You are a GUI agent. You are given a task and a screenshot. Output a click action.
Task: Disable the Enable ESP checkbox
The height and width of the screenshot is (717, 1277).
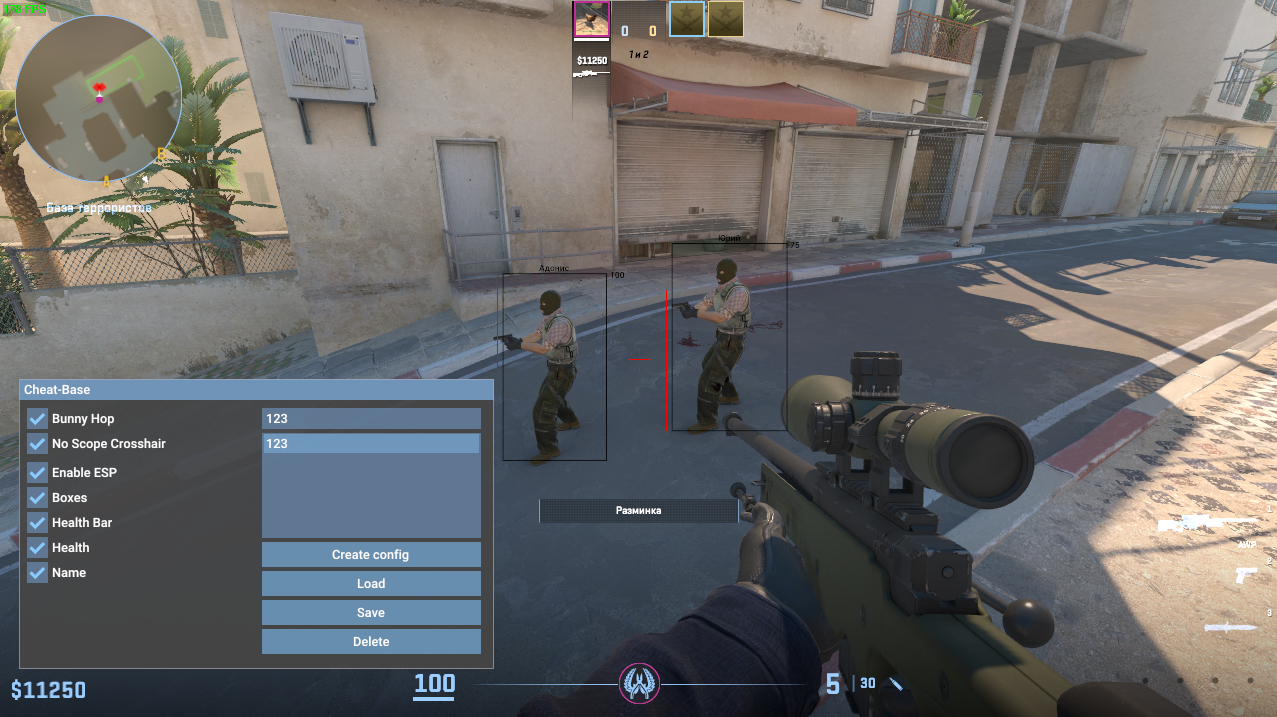(x=37, y=472)
